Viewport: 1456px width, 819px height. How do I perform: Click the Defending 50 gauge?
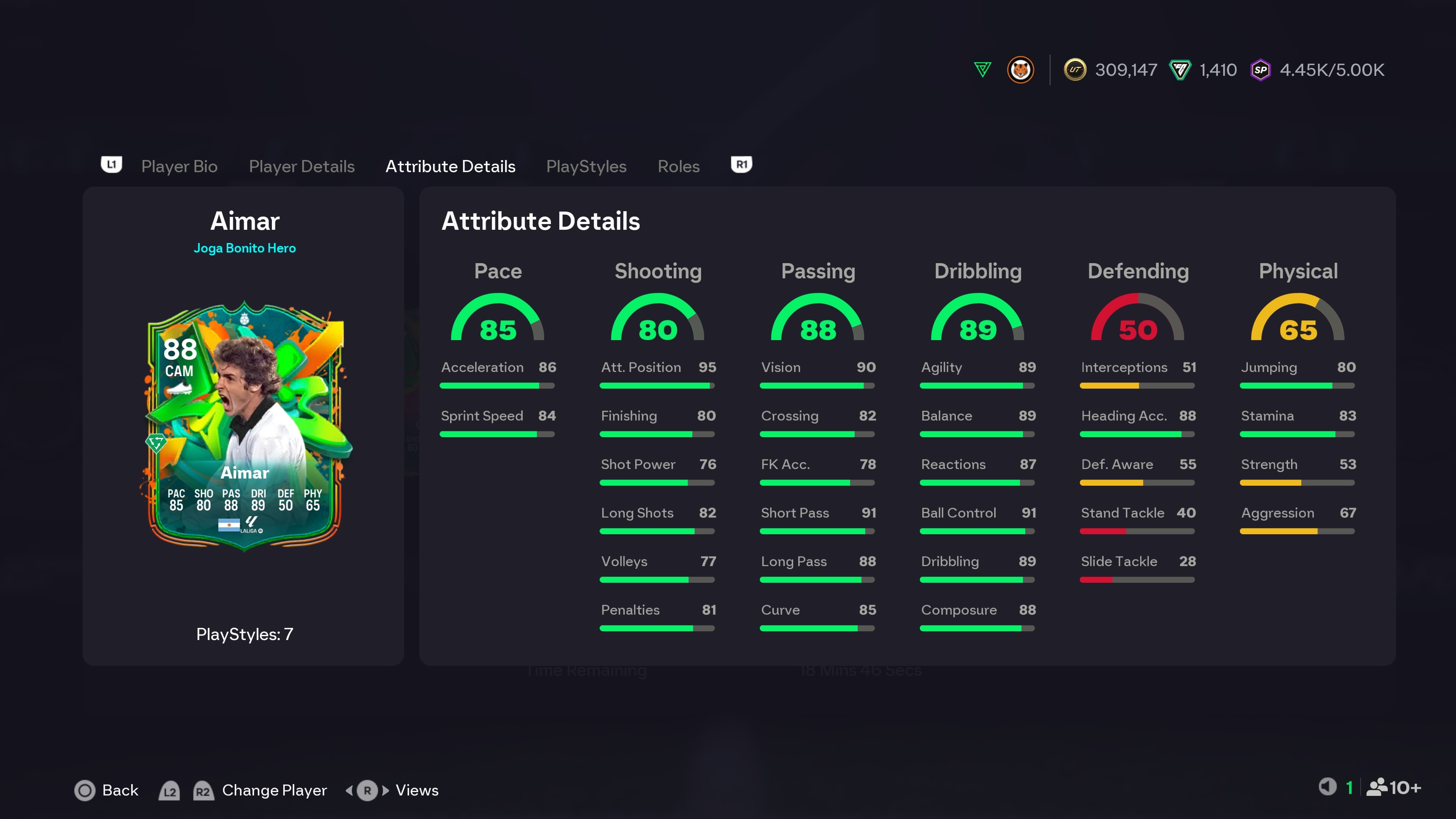click(x=1138, y=325)
